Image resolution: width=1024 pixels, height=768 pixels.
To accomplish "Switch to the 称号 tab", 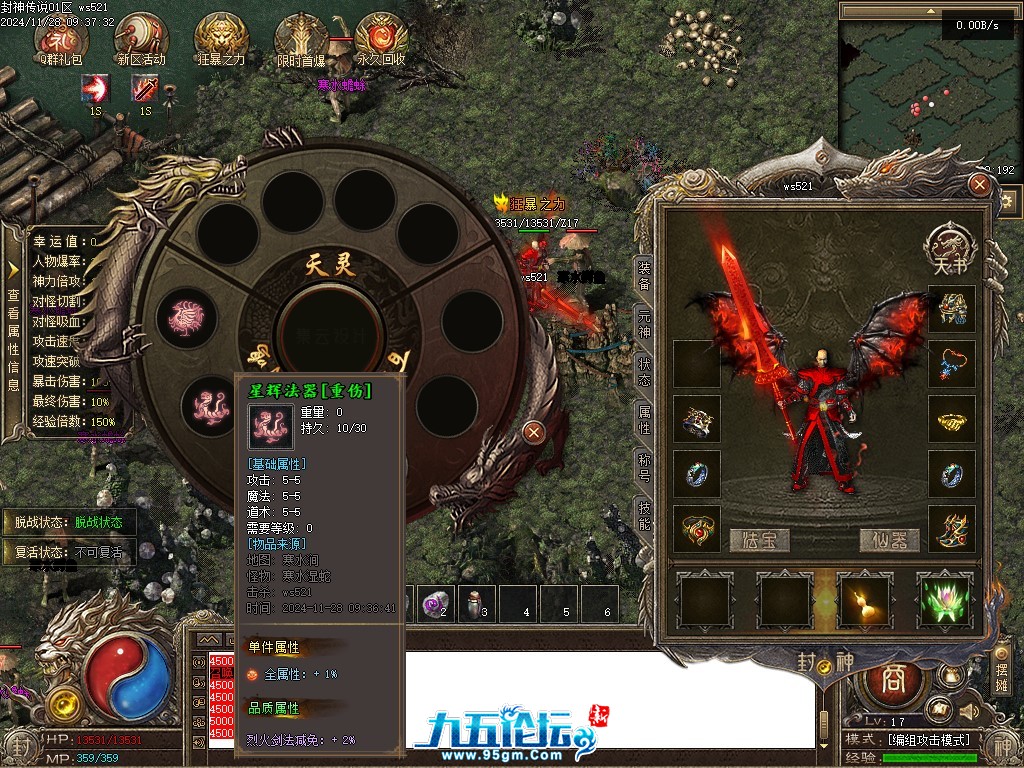I will 644,467.
